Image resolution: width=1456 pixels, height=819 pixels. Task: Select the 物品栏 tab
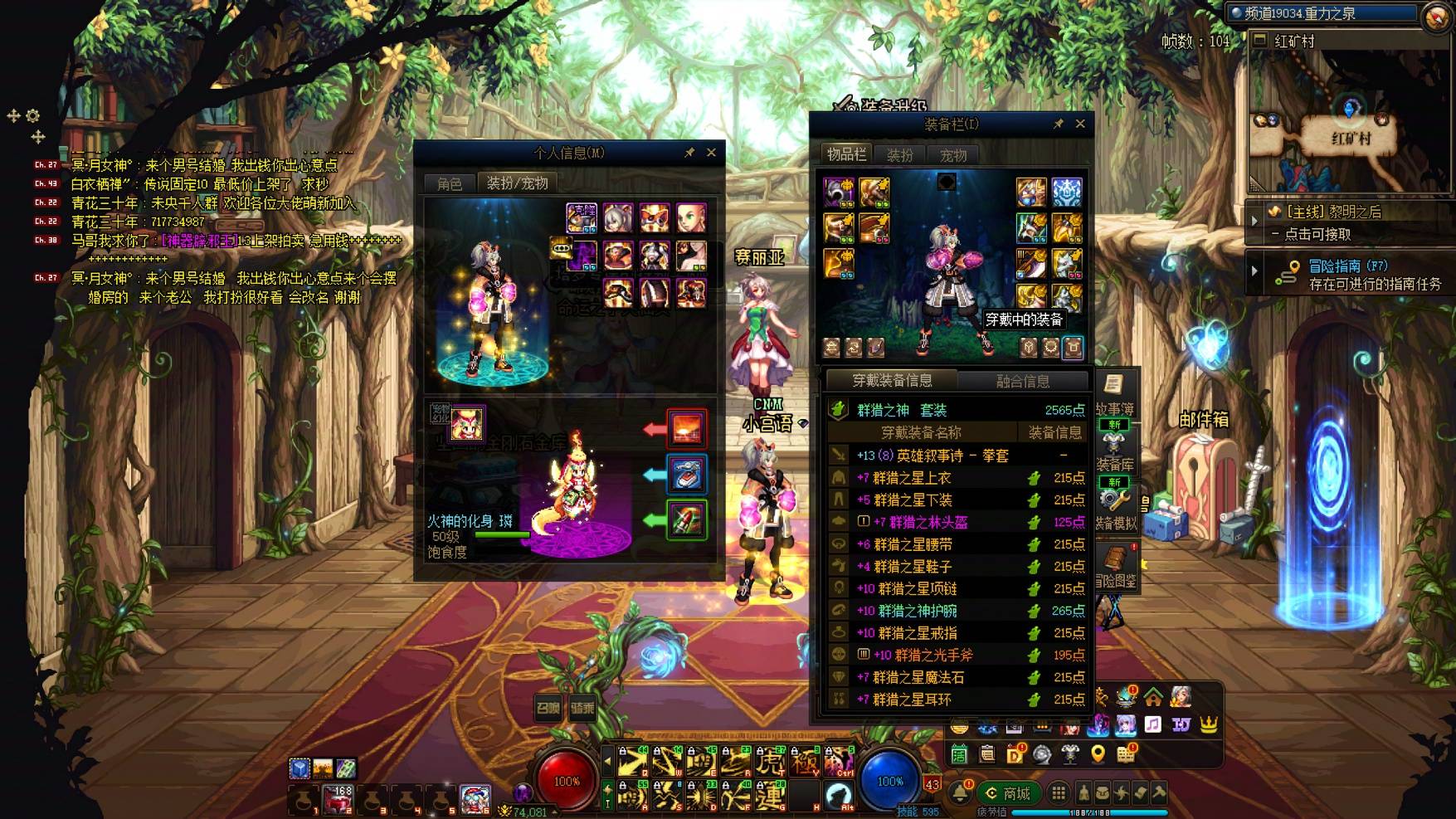tap(846, 154)
